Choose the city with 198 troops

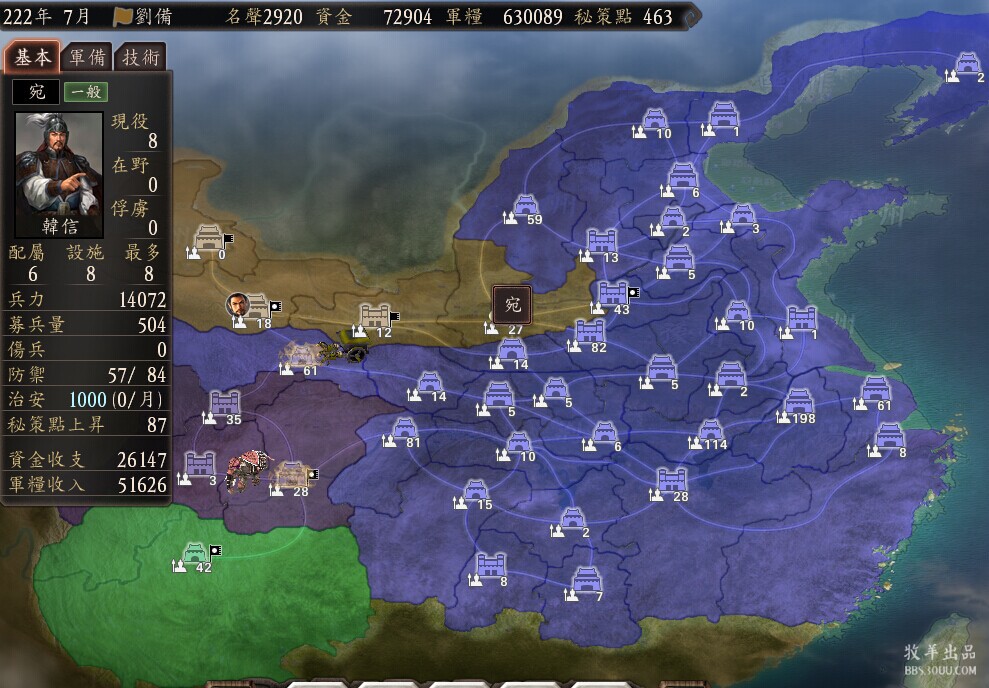click(798, 403)
